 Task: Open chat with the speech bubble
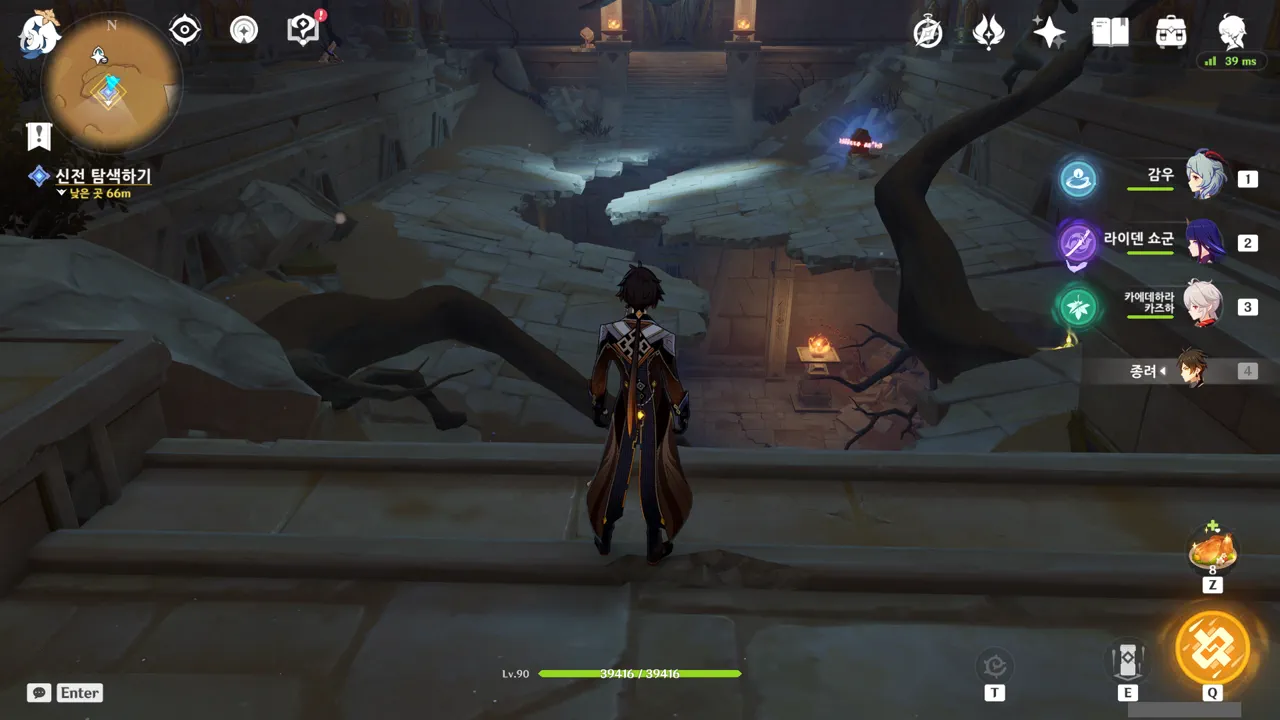tap(39, 692)
